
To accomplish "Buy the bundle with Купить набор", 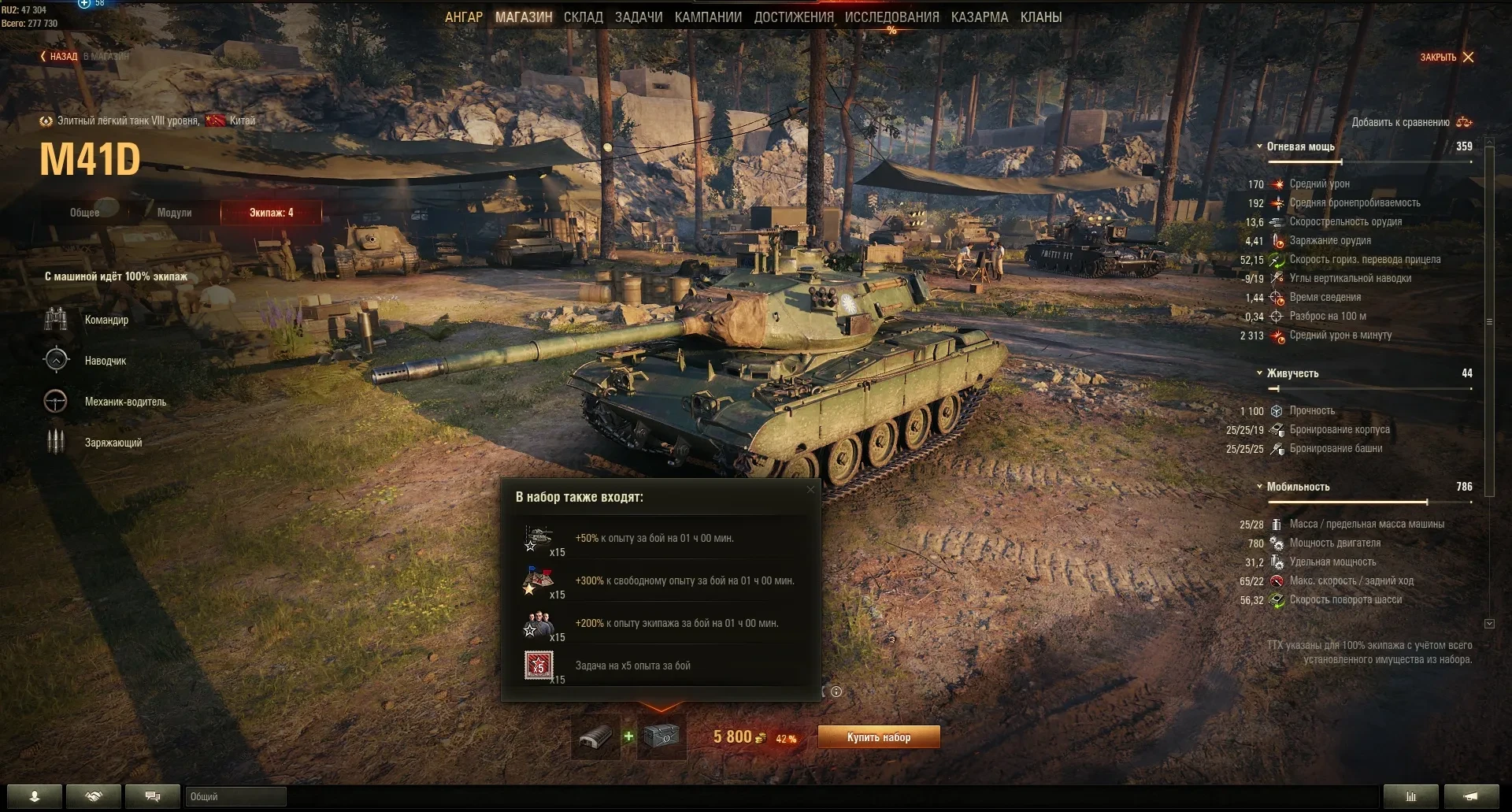I will [x=879, y=737].
